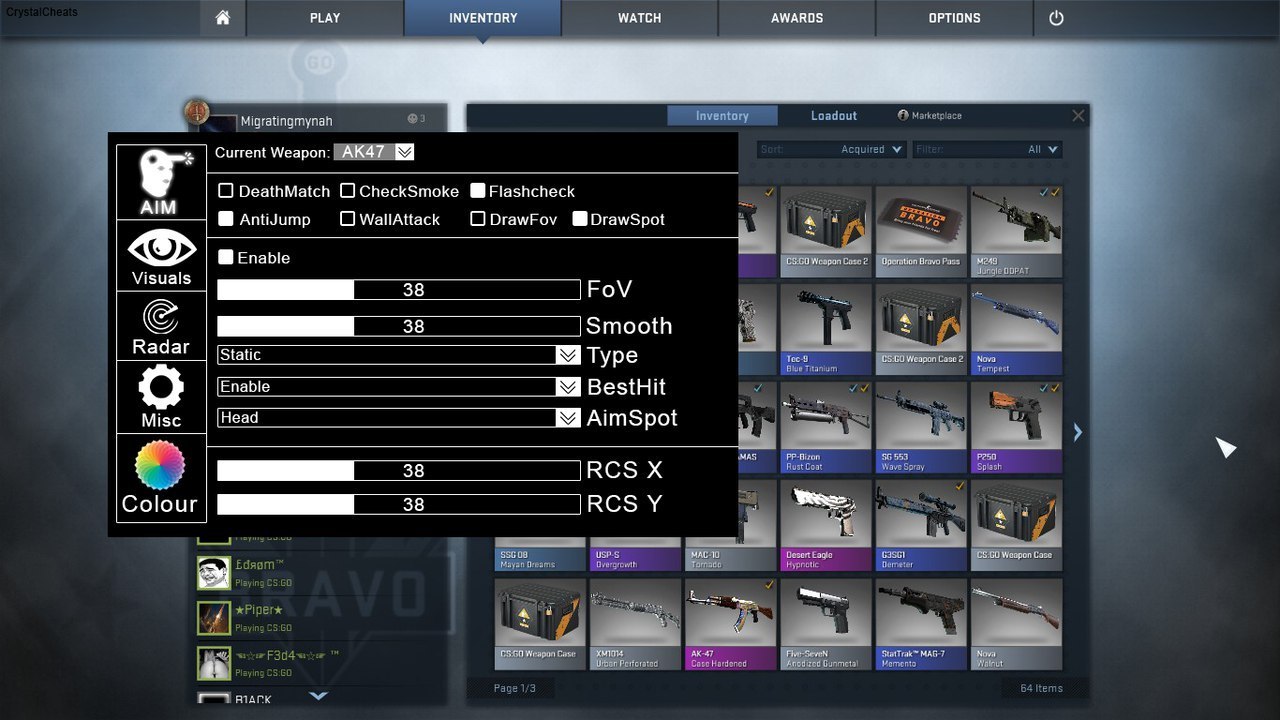The height and width of the screenshot is (720, 1280).
Task: Adjust the FoV slider
Action: [398, 290]
